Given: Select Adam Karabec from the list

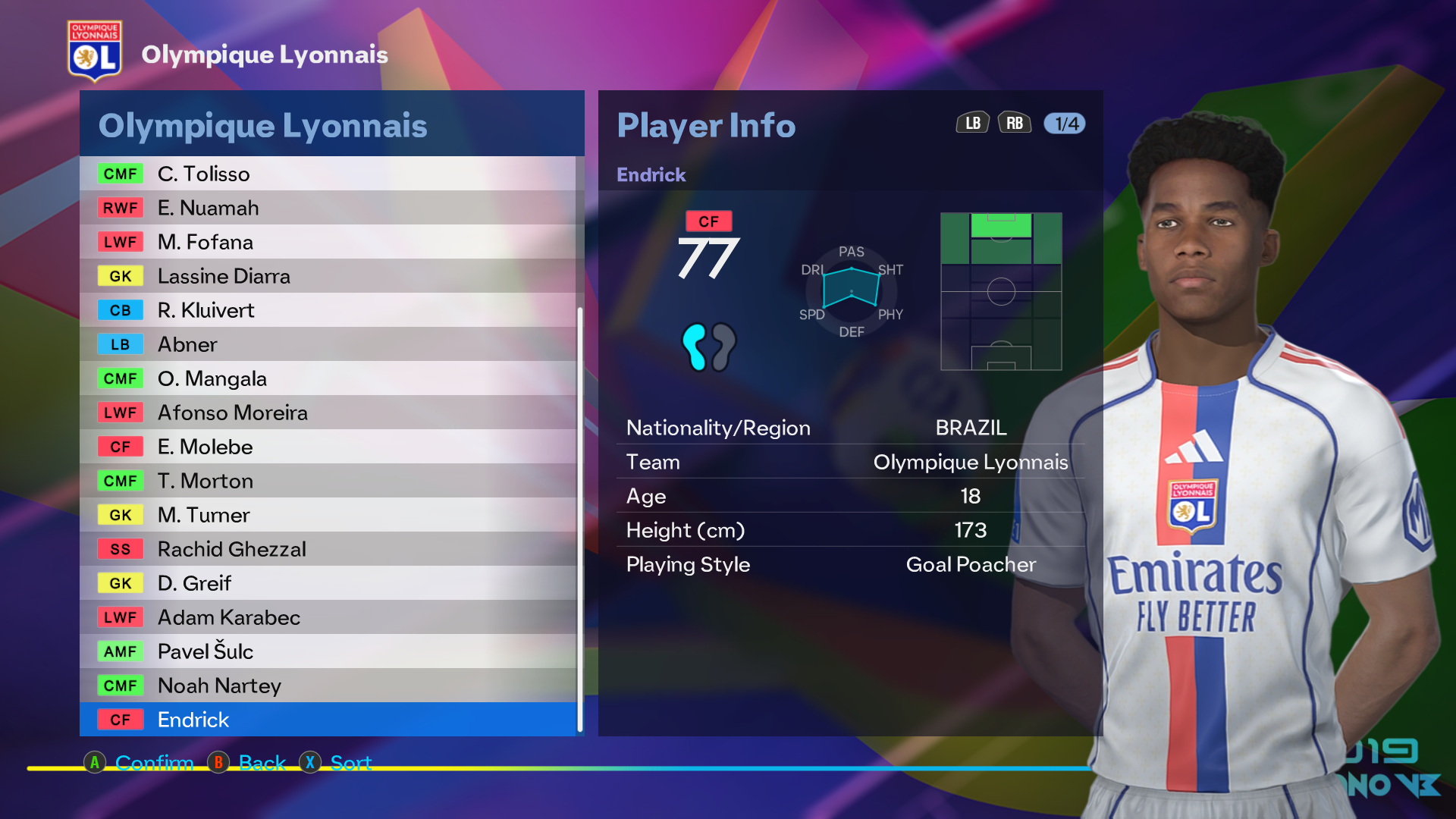Looking at the screenshot, I should pyautogui.click(x=328, y=617).
